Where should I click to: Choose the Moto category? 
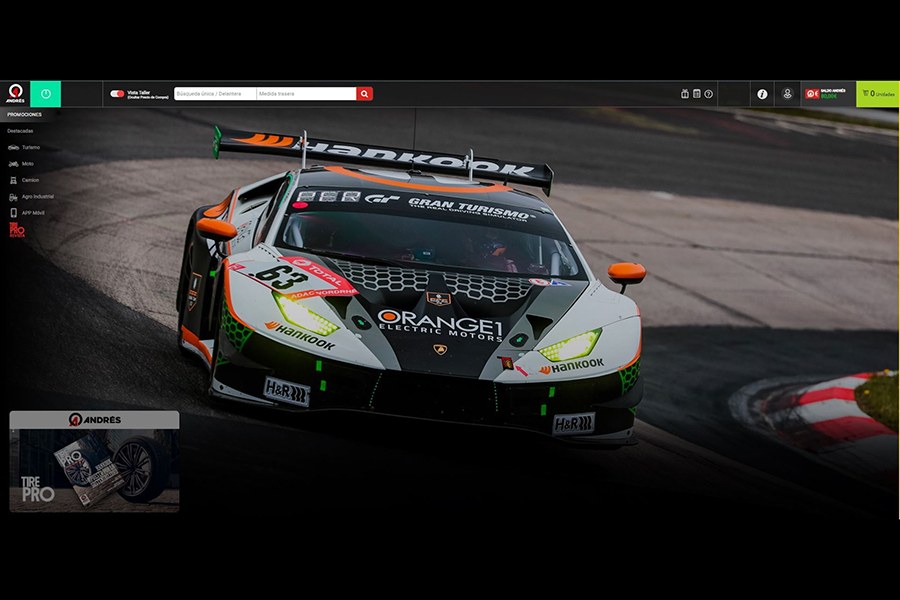click(27, 163)
